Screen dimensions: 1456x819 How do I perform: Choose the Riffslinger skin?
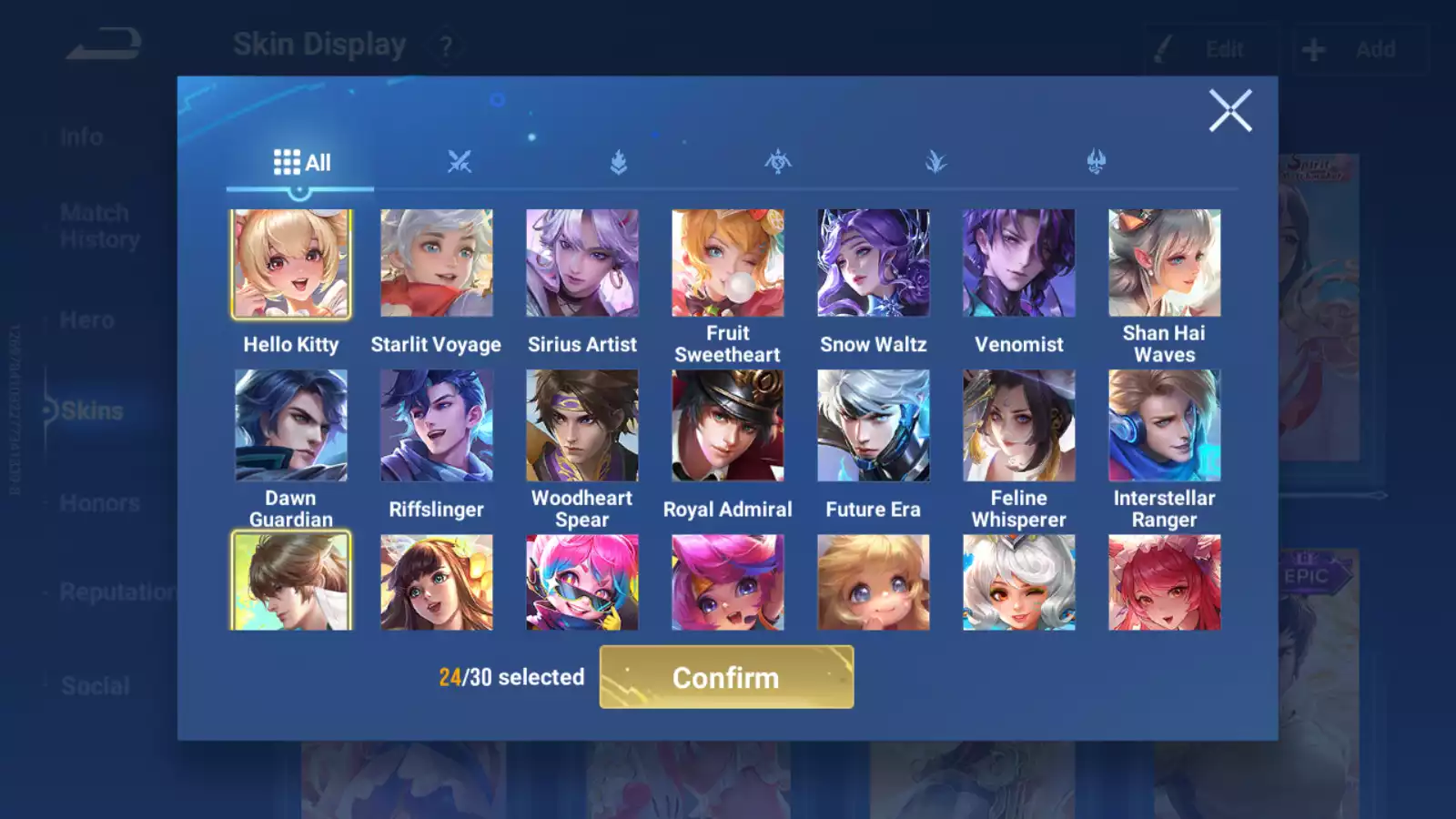click(x=437, y=425)
